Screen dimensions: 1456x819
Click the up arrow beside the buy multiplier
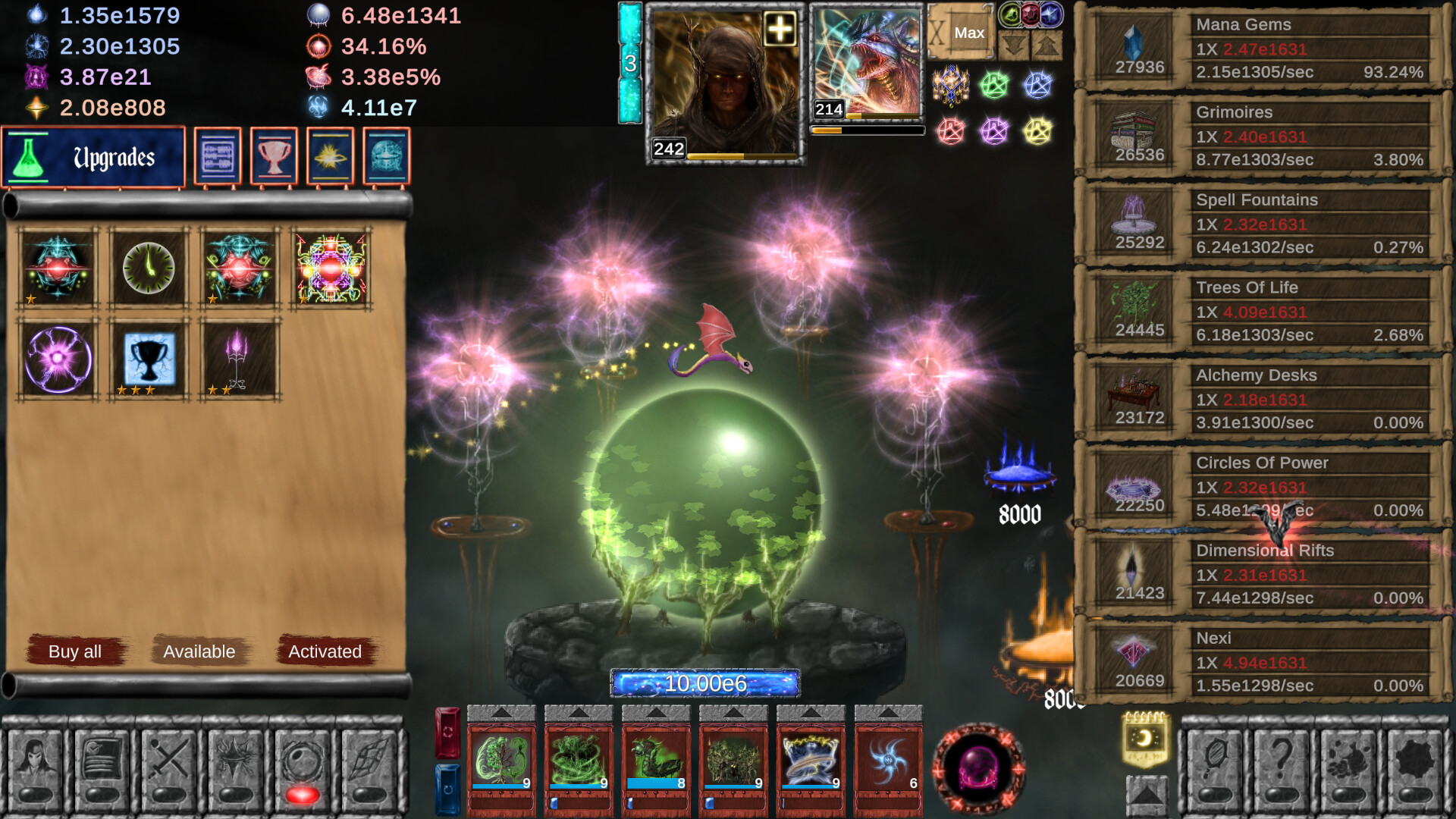click(1047, 44)
